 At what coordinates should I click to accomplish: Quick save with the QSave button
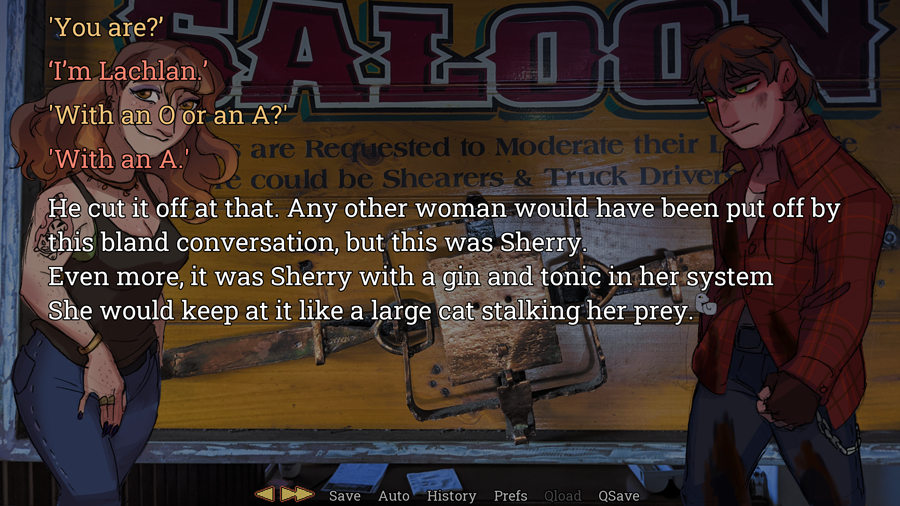[x=618, y=496]
